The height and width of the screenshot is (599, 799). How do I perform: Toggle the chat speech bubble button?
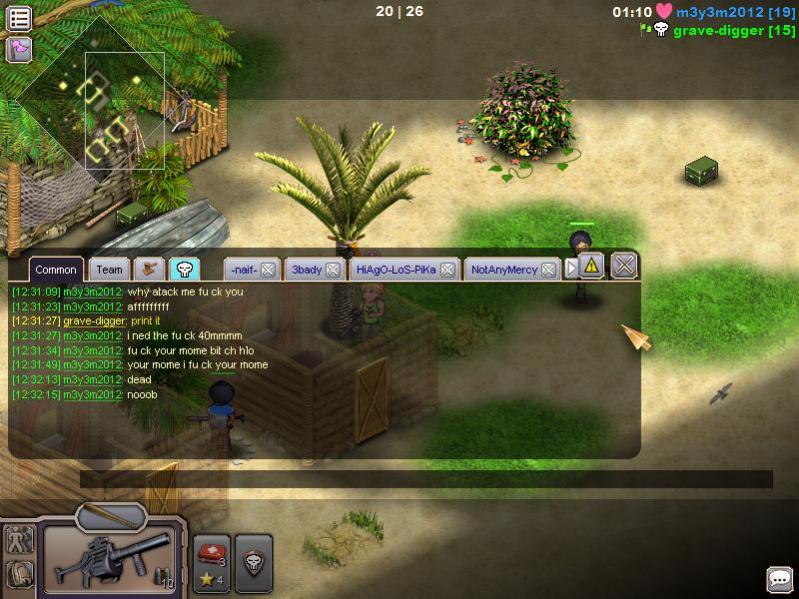tap(779, 579)
